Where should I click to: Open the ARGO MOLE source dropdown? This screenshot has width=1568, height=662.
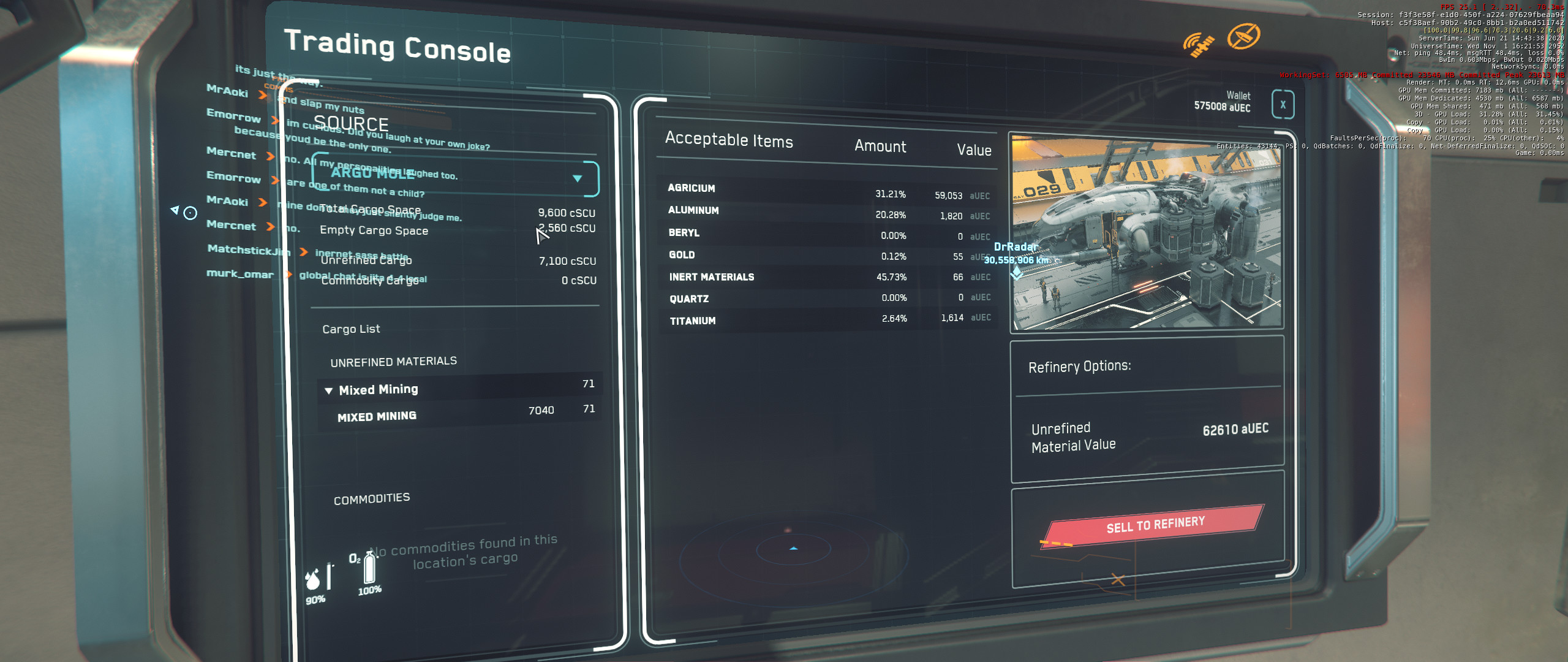click(x=577, y=178)
